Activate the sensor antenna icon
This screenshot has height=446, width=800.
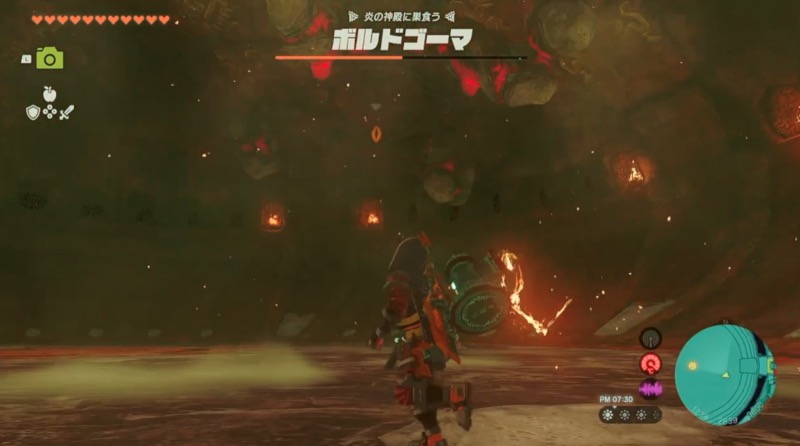[x=650, y=339]
